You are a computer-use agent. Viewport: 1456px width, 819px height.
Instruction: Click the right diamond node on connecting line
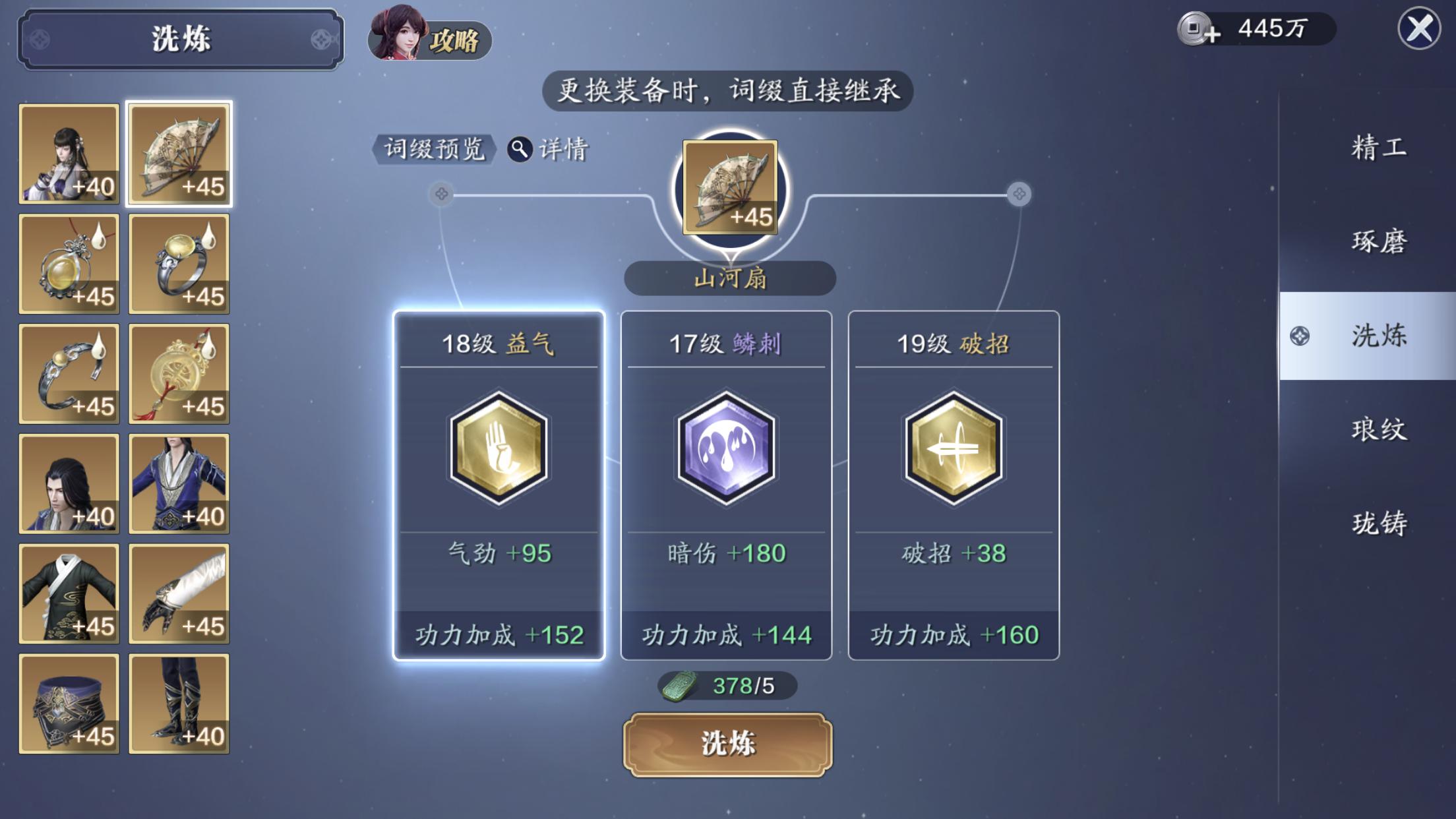[x=1019, y=195]
